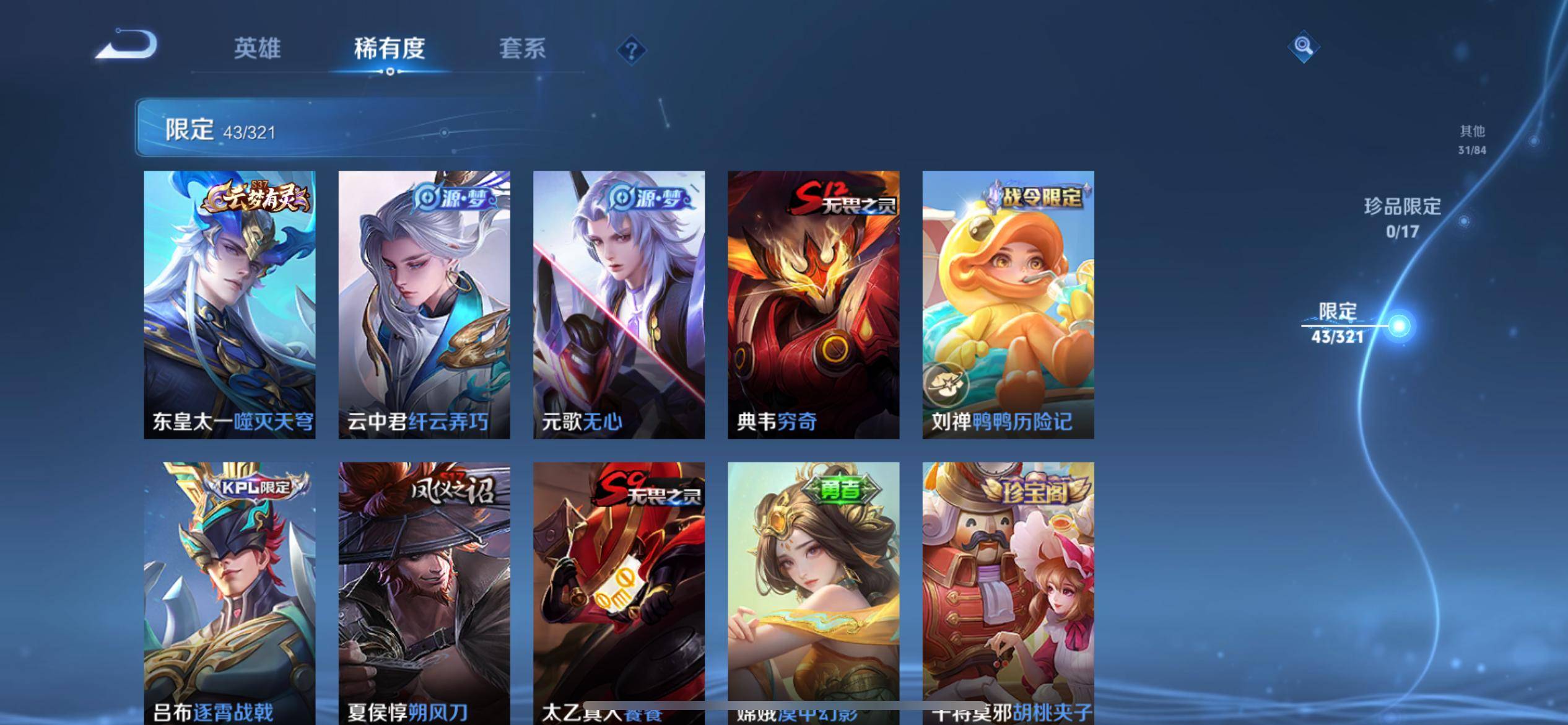The image size is (1568, 725).
Task: Open the magnifier search icon
Action: tap(1303, 46)
